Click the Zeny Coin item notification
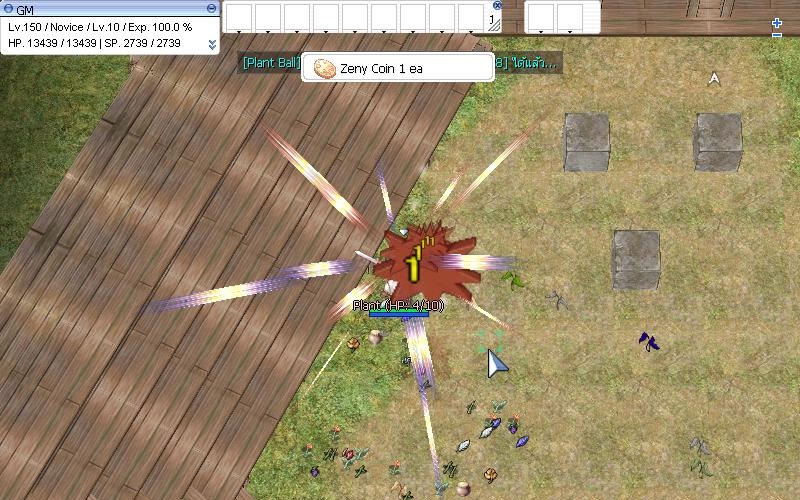The image size is (800, 500). (x=383, y=68)
